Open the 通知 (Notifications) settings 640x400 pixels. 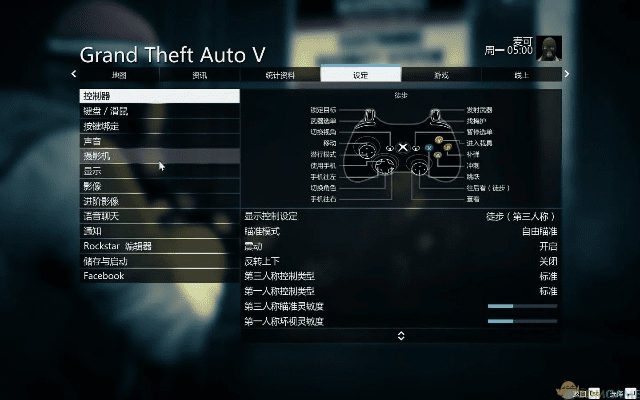[160, 231]
